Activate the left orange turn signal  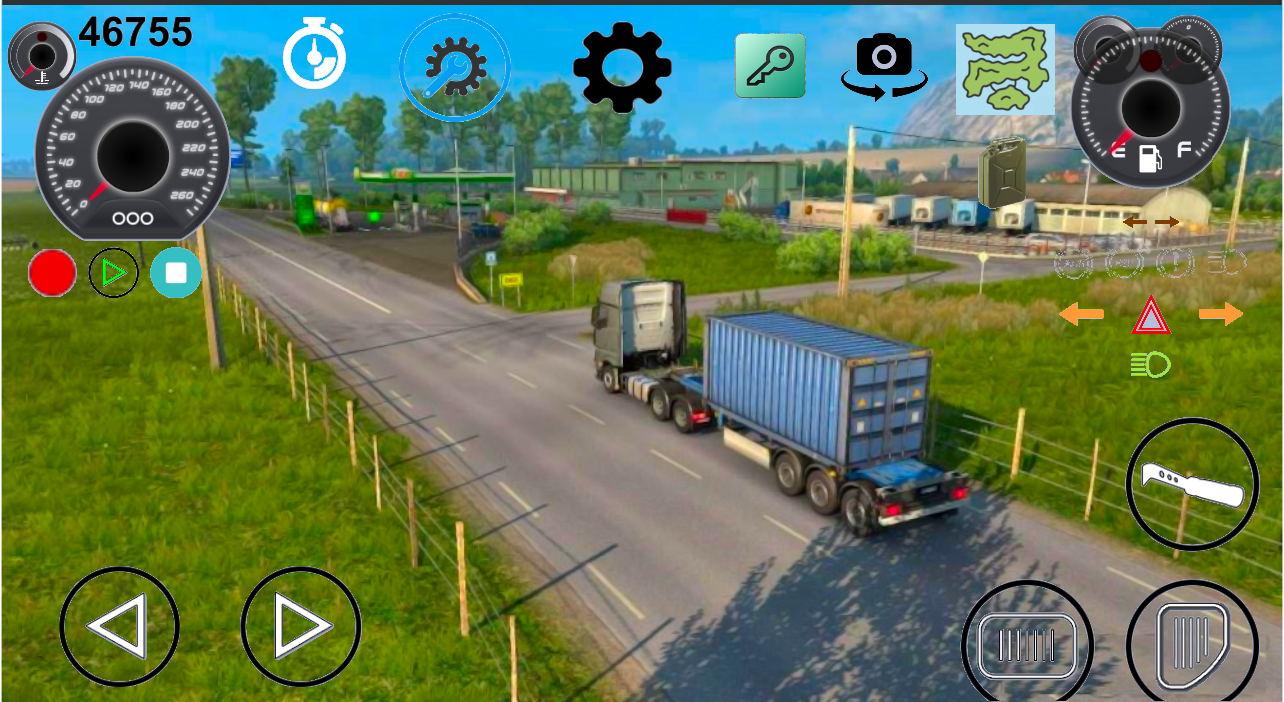pos(1081,315)
